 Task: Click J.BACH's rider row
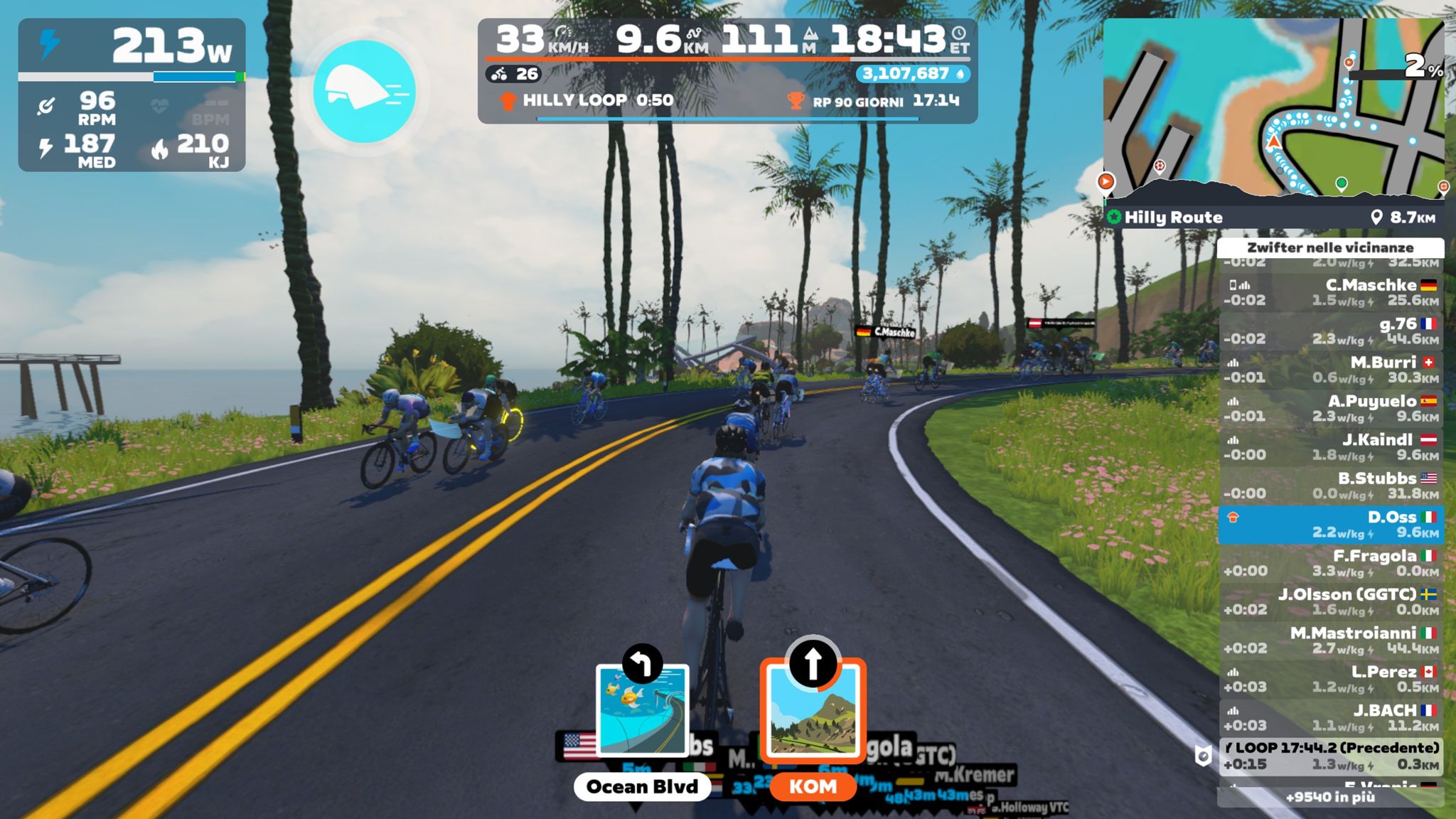(1330, 717)
